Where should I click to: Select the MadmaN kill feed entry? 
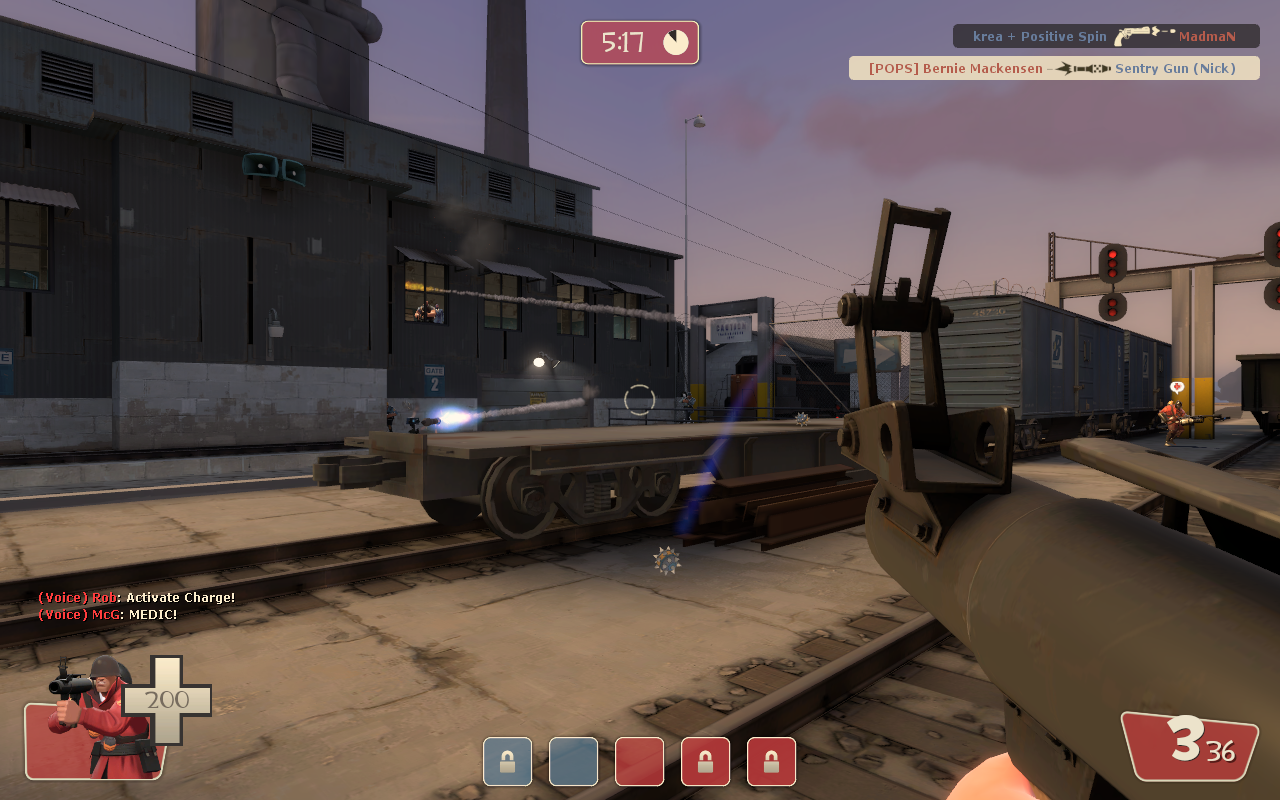(1105, 36)
